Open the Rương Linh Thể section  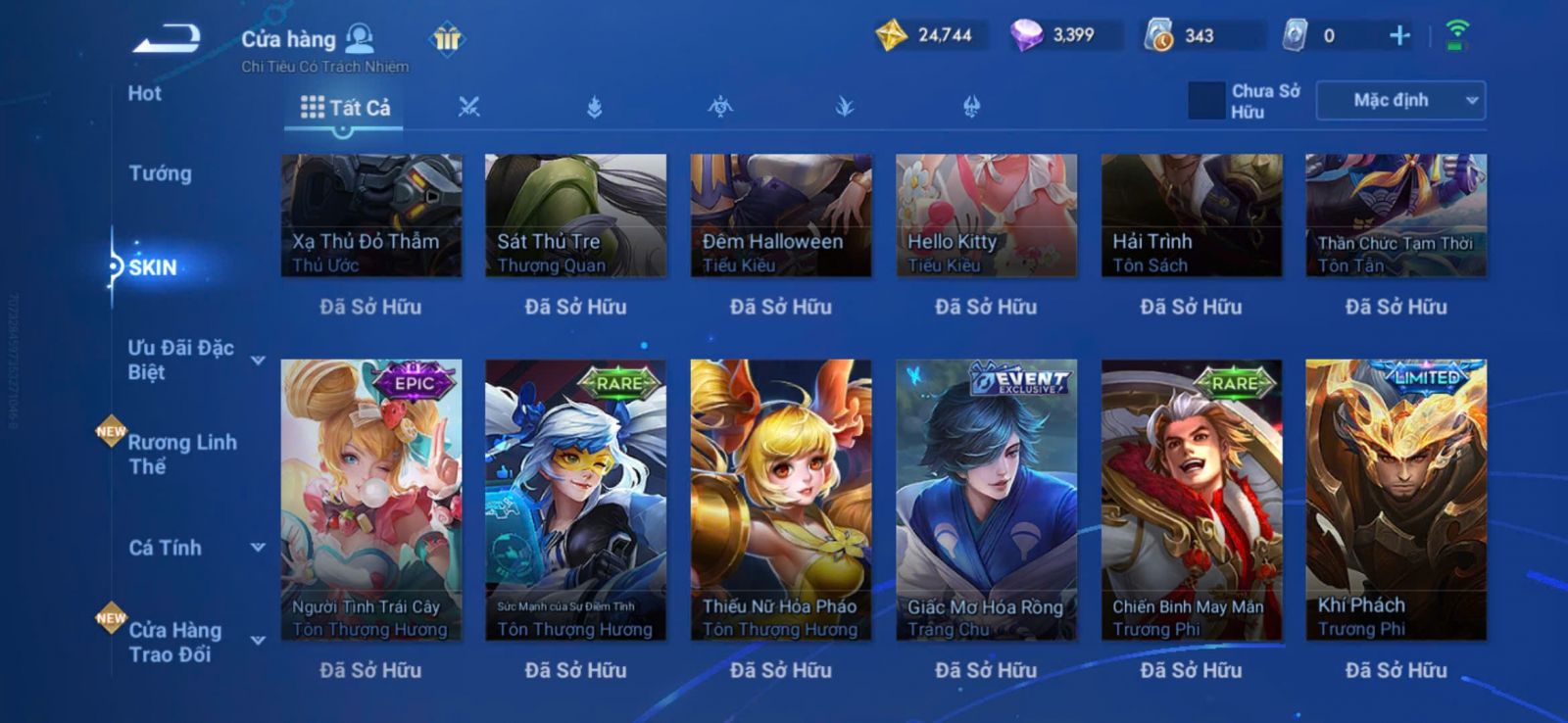point(181,454)
